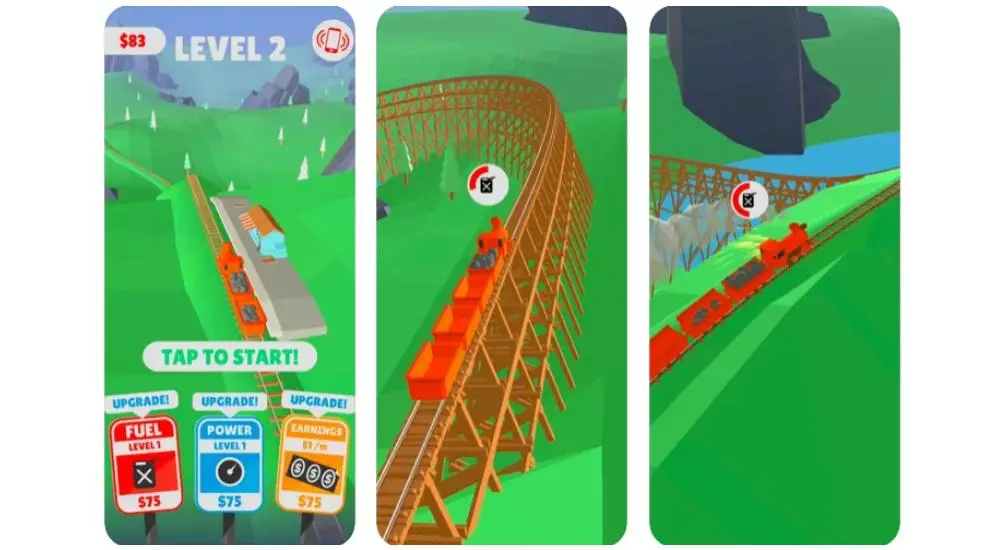Upgrade the orange Earnings card

315,464
